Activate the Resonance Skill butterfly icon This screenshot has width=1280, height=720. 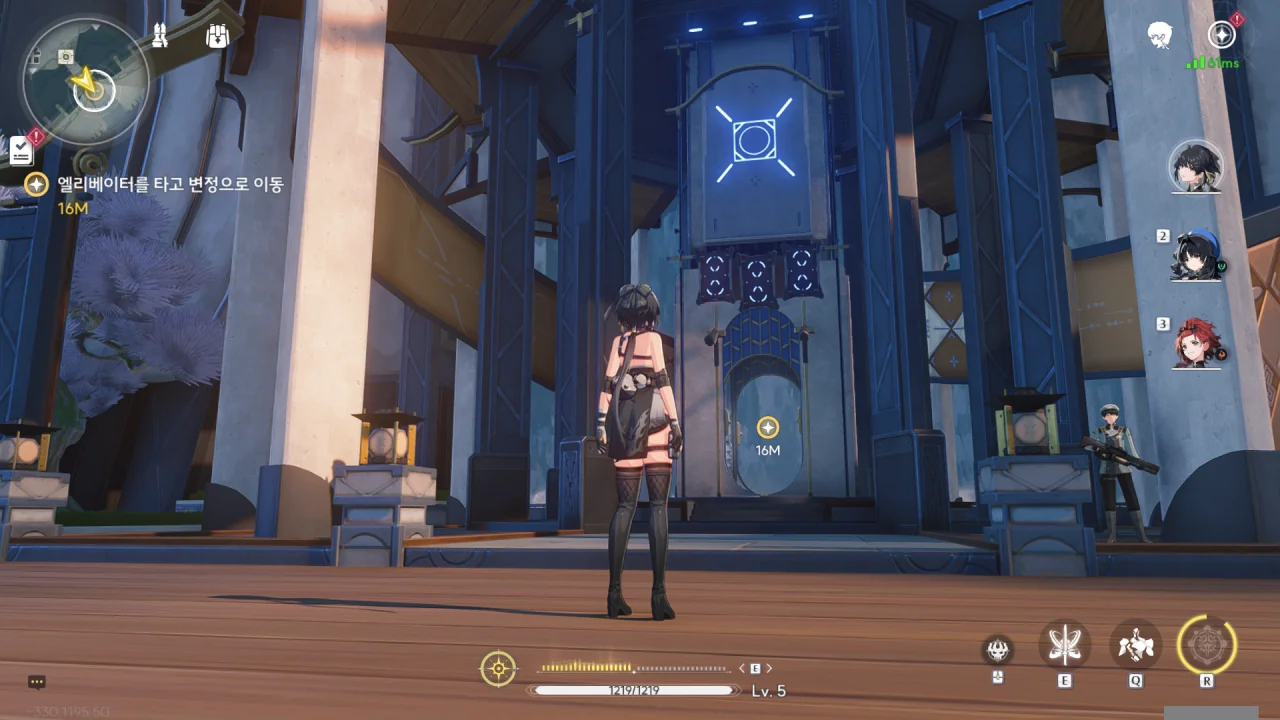[1064, 644]
